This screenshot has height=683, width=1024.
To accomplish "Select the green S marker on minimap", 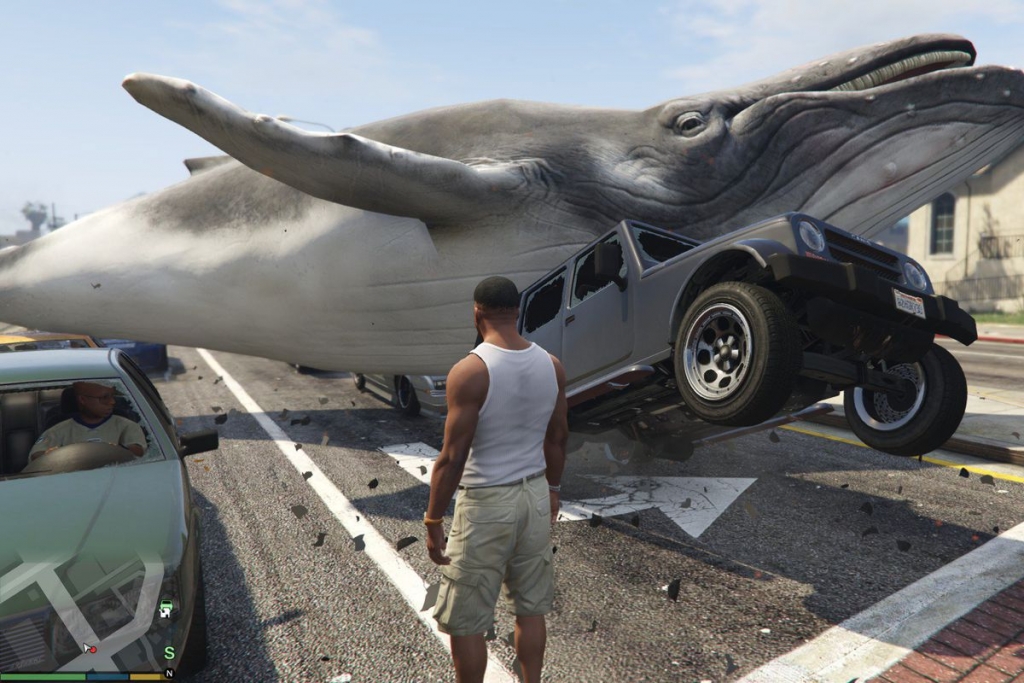I will (x=169, y=653).
